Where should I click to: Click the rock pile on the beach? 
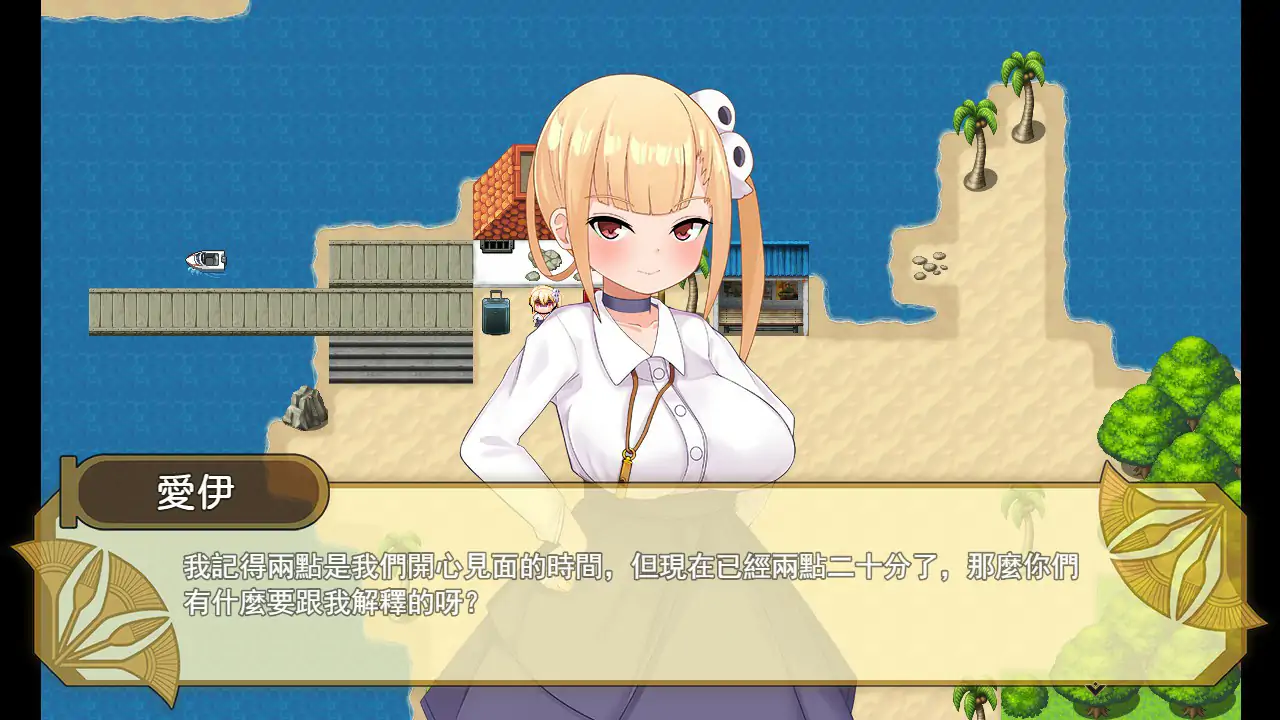pos(306,406)
